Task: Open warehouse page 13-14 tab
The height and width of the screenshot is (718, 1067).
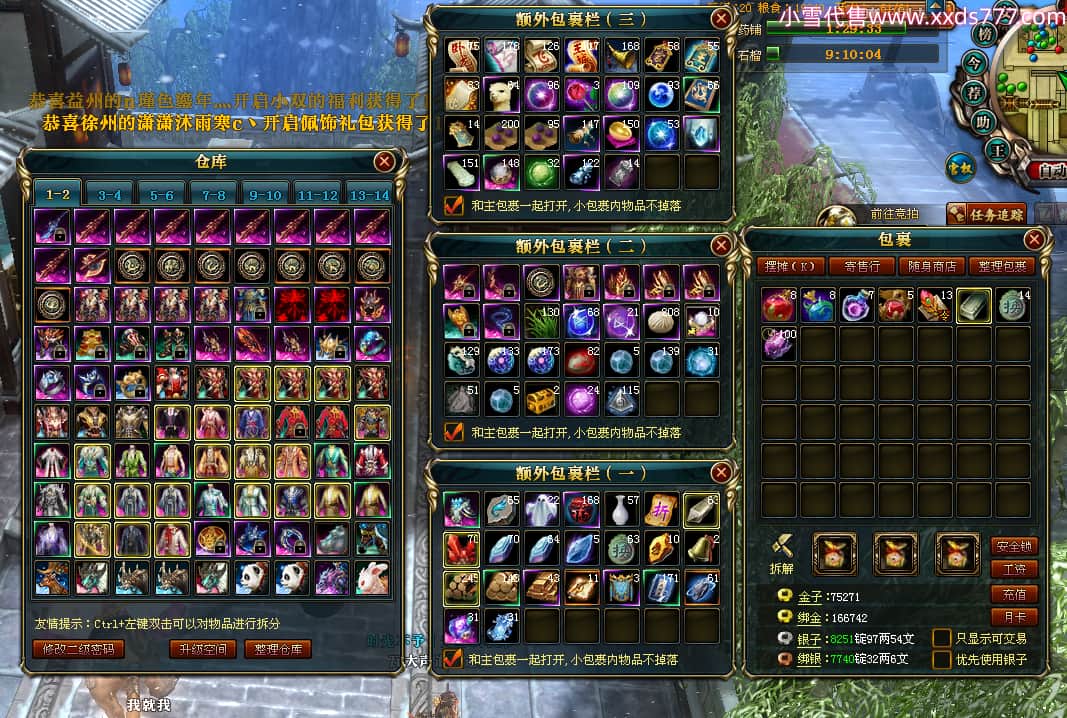Action: pos(368,194)
